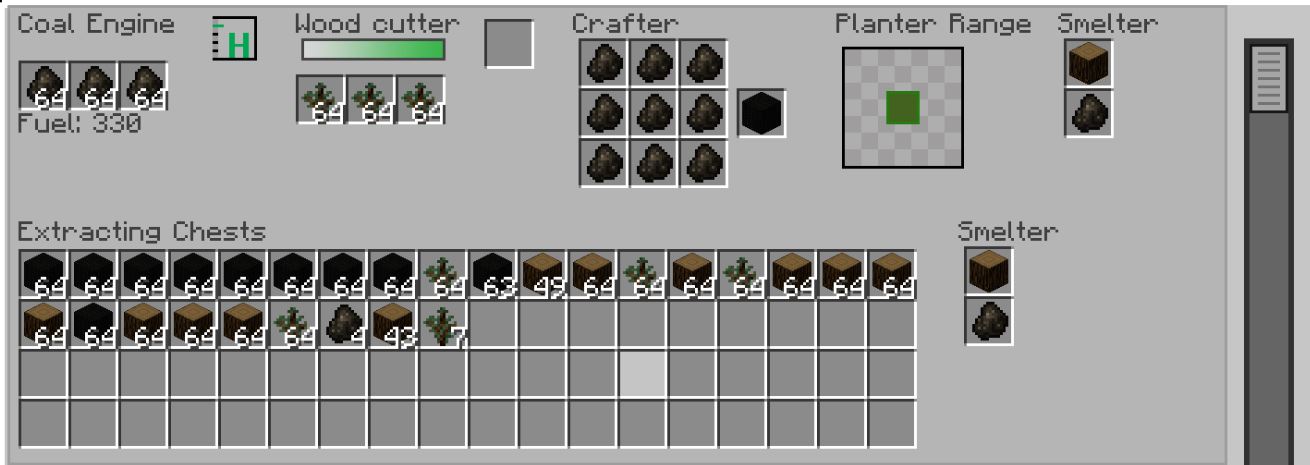Select wood log in Smelter beside Planter Range
The image size is (1310, 465).
point(1088,64)
